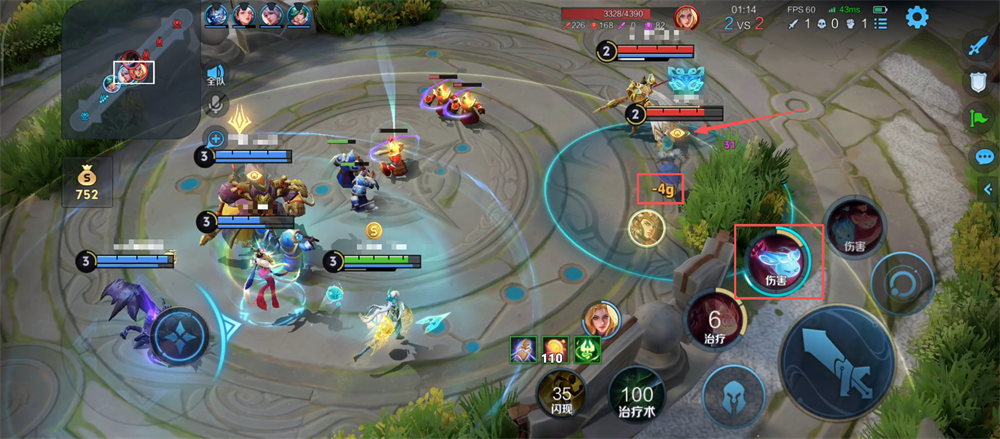The height and width of the screenshot is (439, 1000).
Task: Cast the 治疗术 Heal summoner spell
Action: 637,397
